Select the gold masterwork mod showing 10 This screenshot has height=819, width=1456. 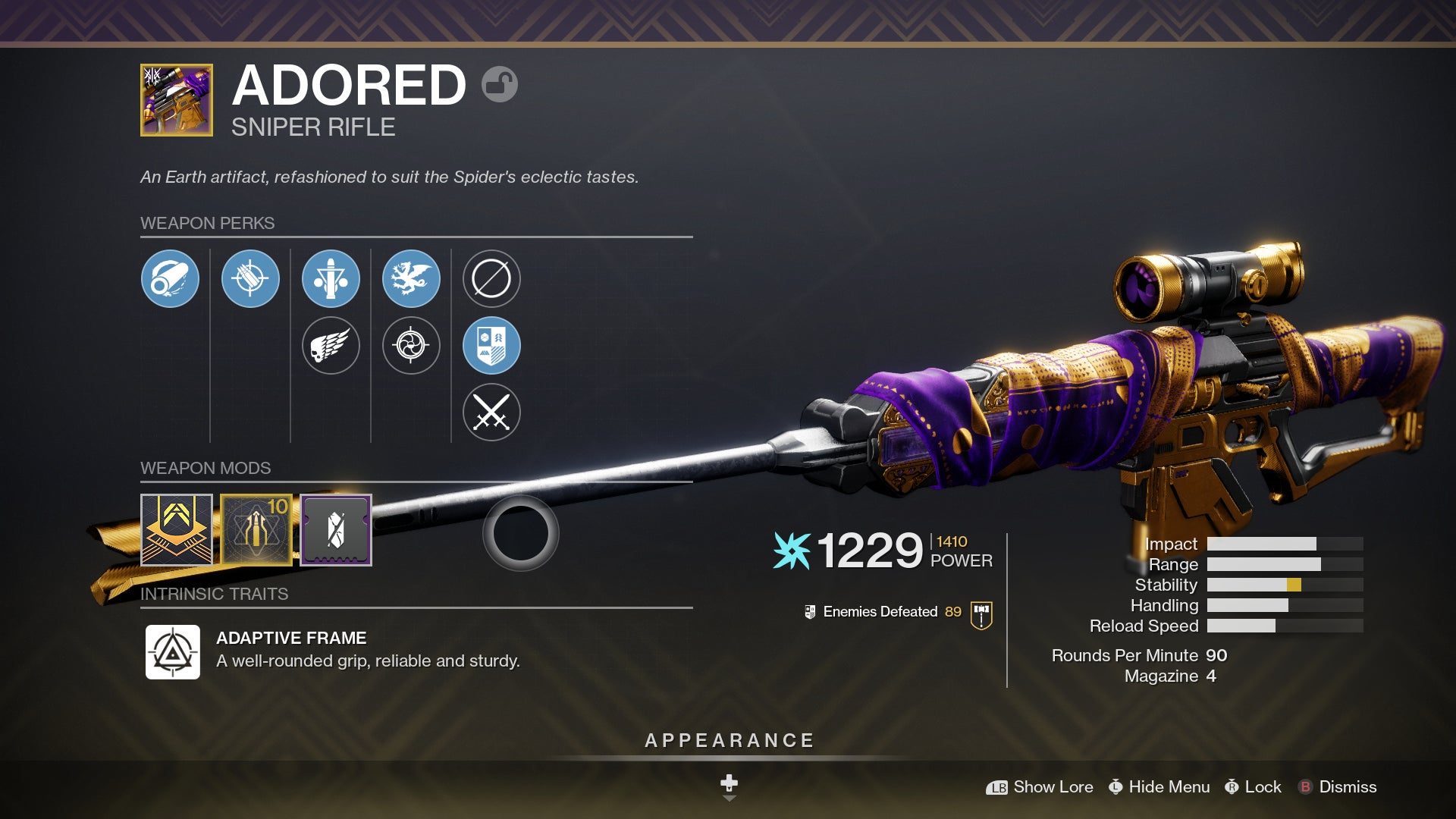(256, 529)
